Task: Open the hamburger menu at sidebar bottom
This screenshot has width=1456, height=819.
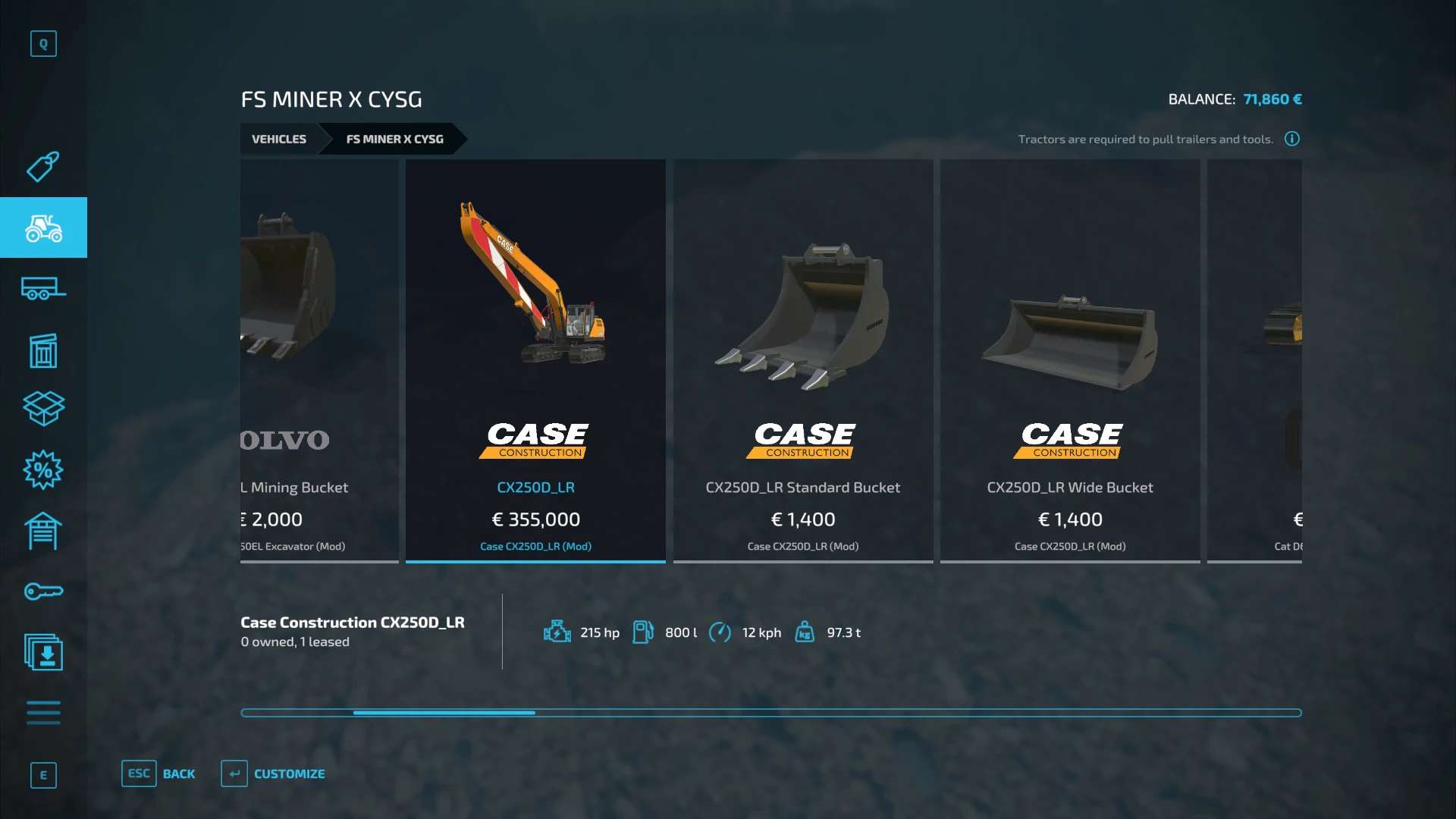Action: 43,713
